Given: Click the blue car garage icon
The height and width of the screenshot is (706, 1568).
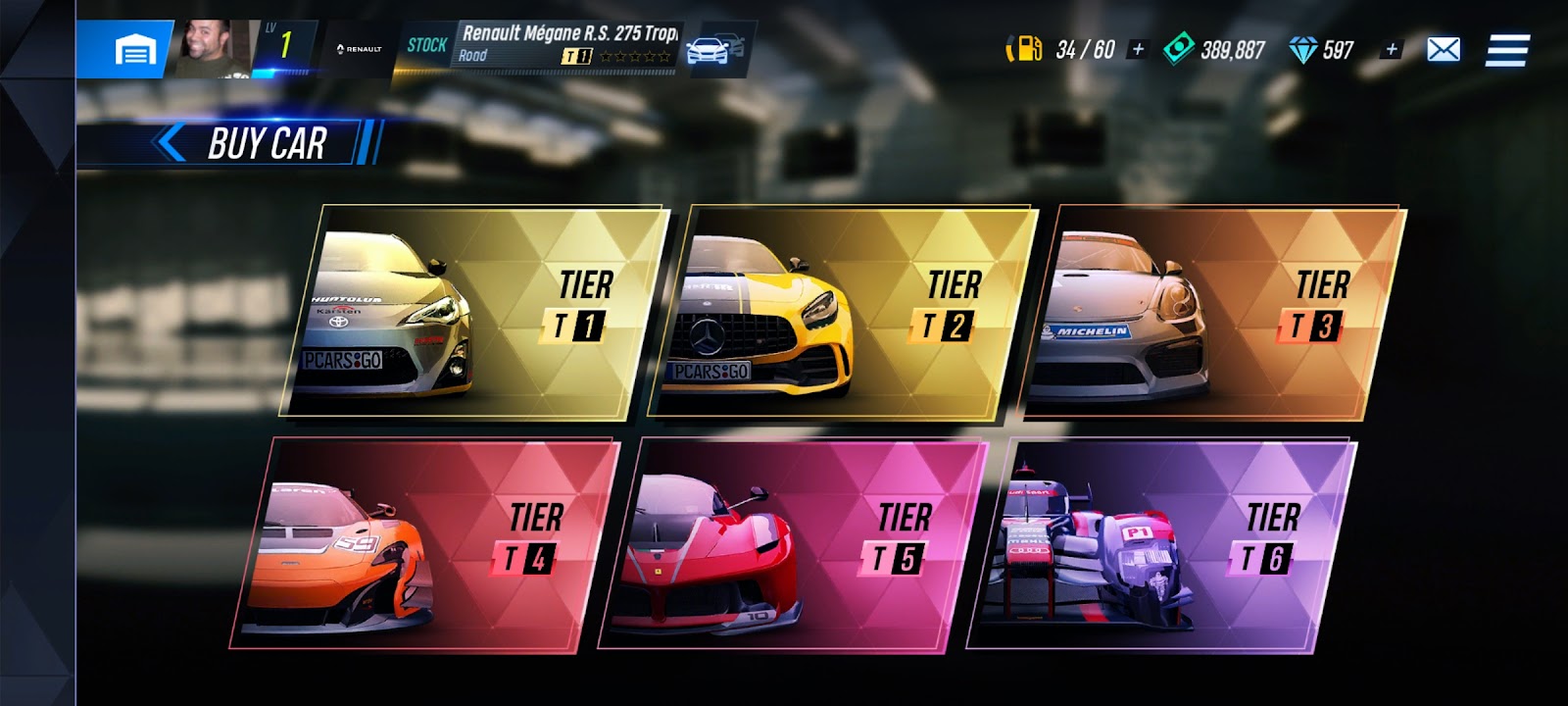Looking at the screenshot, I should click(x=714, y=48).
